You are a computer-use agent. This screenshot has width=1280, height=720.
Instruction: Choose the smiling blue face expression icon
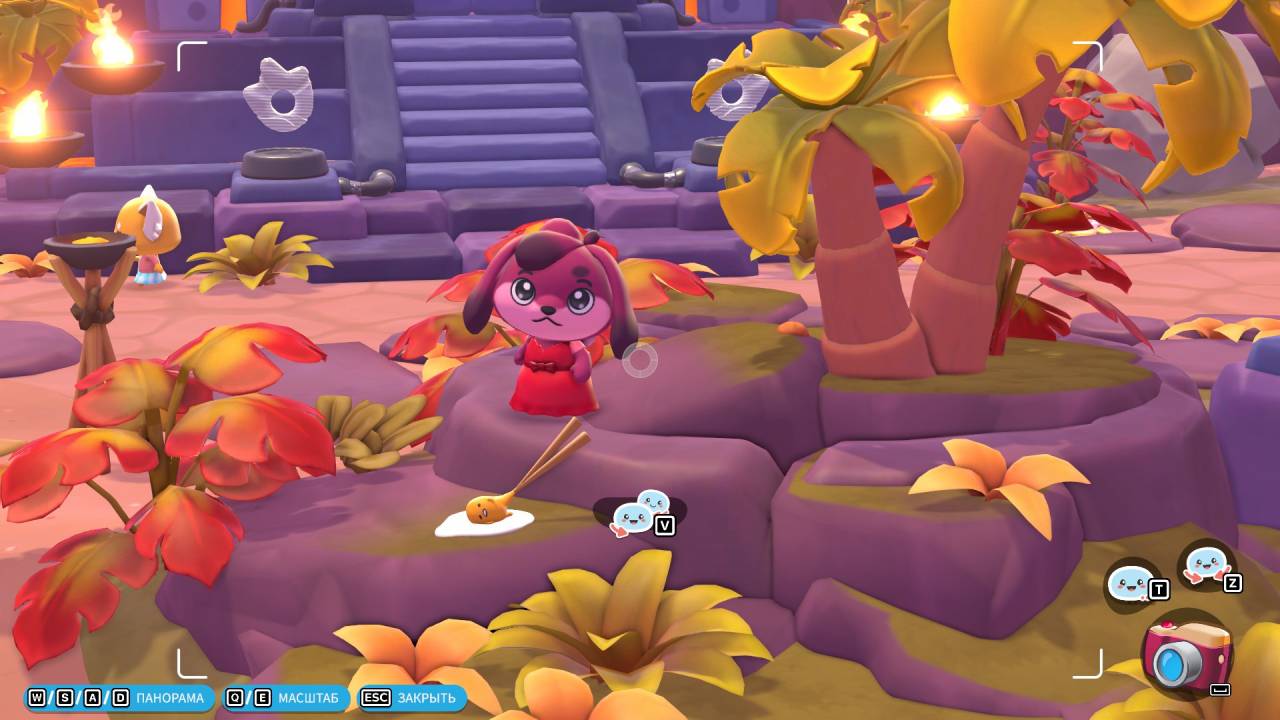point(1131,582)
